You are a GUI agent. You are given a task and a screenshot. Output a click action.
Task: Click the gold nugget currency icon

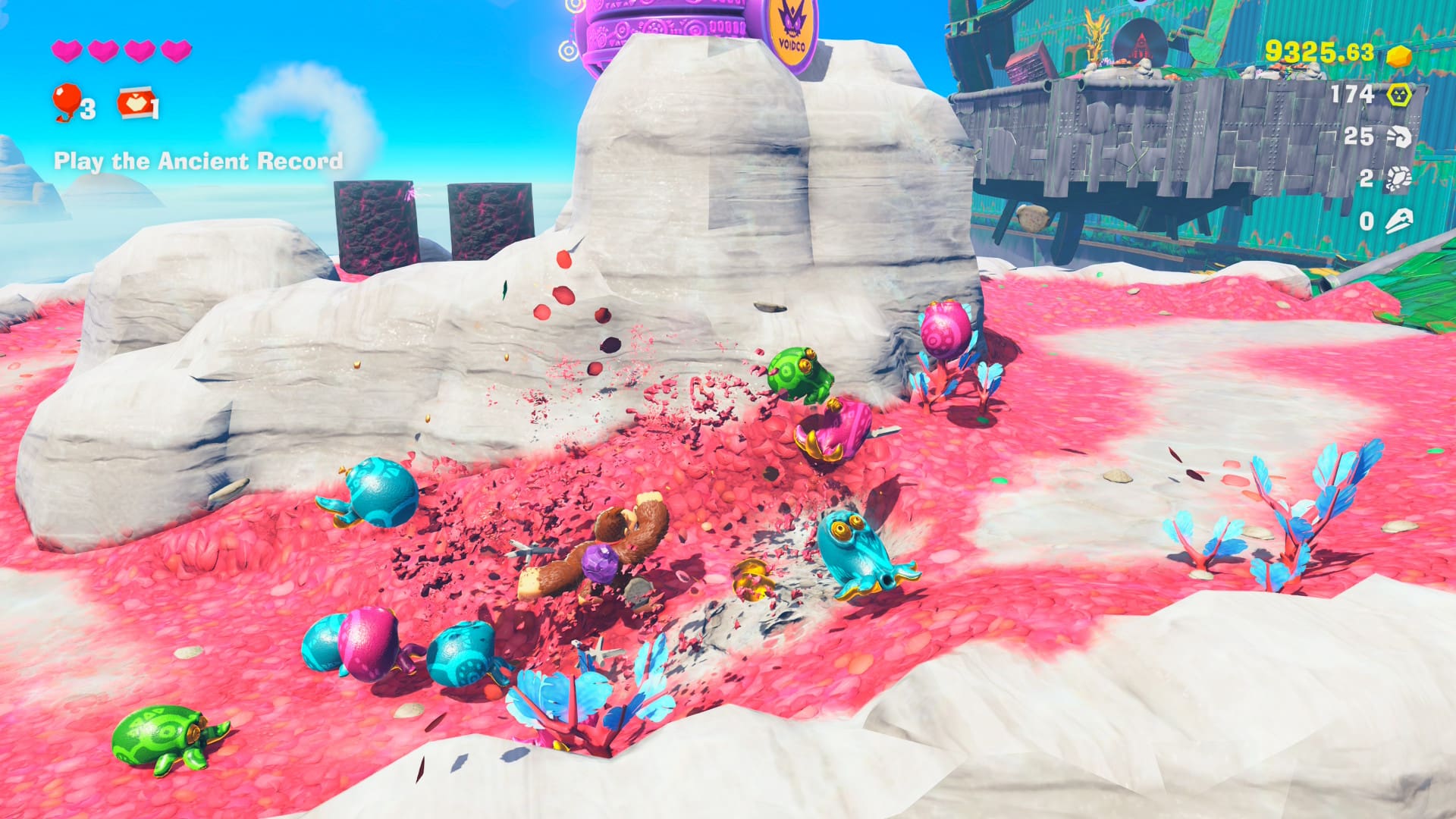click(1399, 55)
